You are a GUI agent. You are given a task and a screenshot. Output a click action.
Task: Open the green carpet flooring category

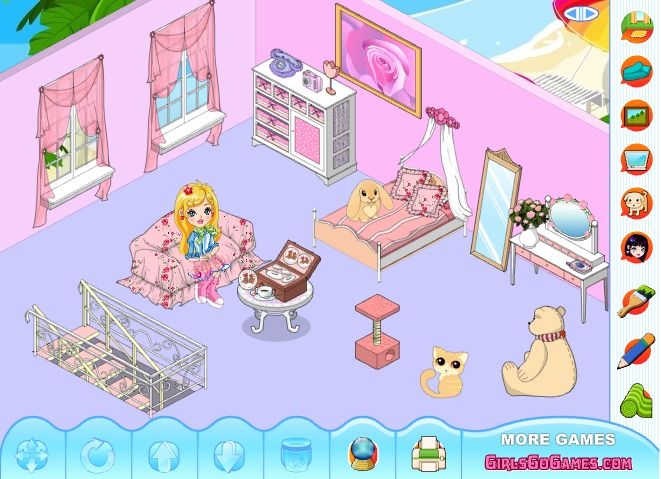[634, 401]
